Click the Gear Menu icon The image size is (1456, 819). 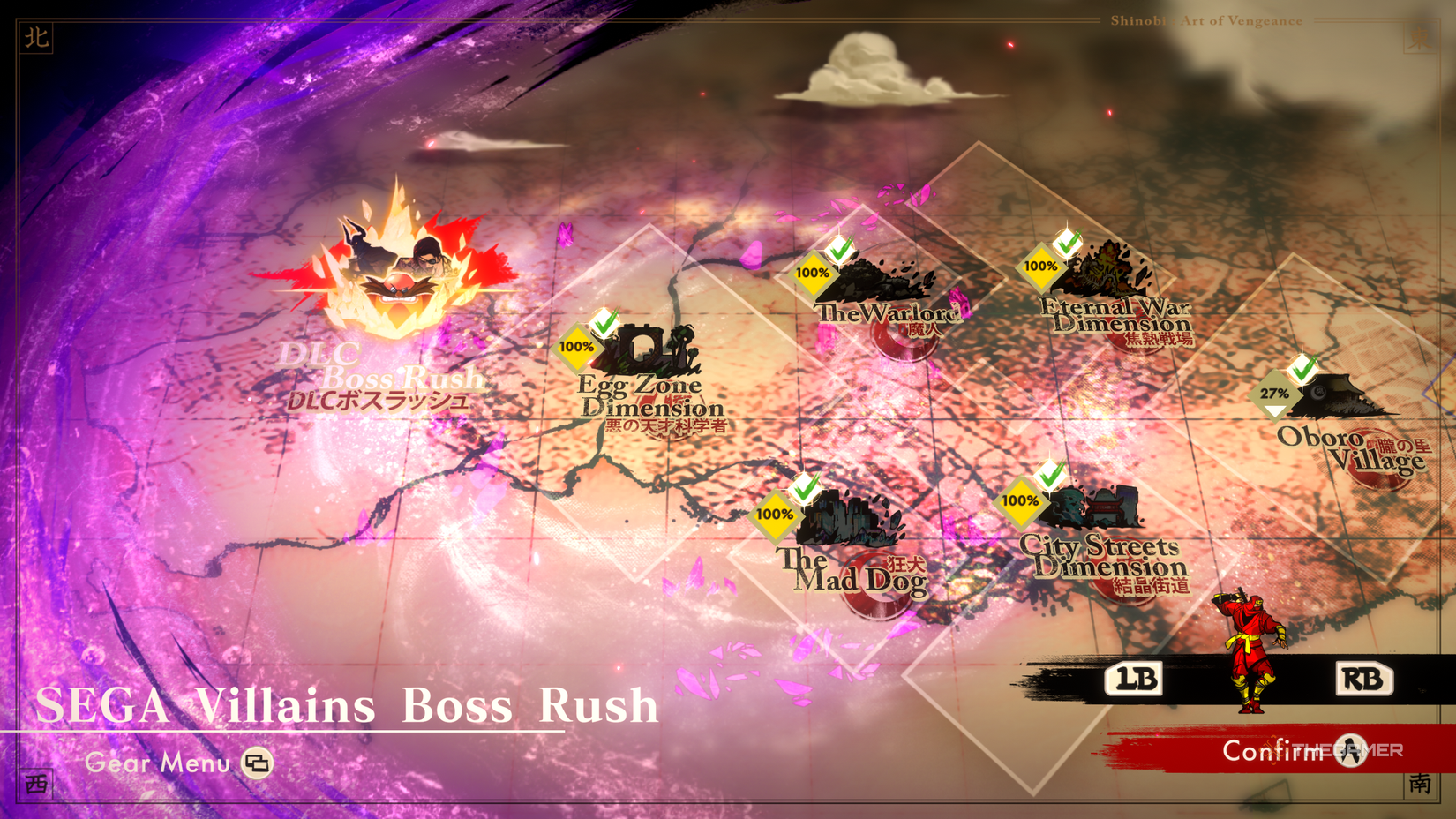(257, 763)
